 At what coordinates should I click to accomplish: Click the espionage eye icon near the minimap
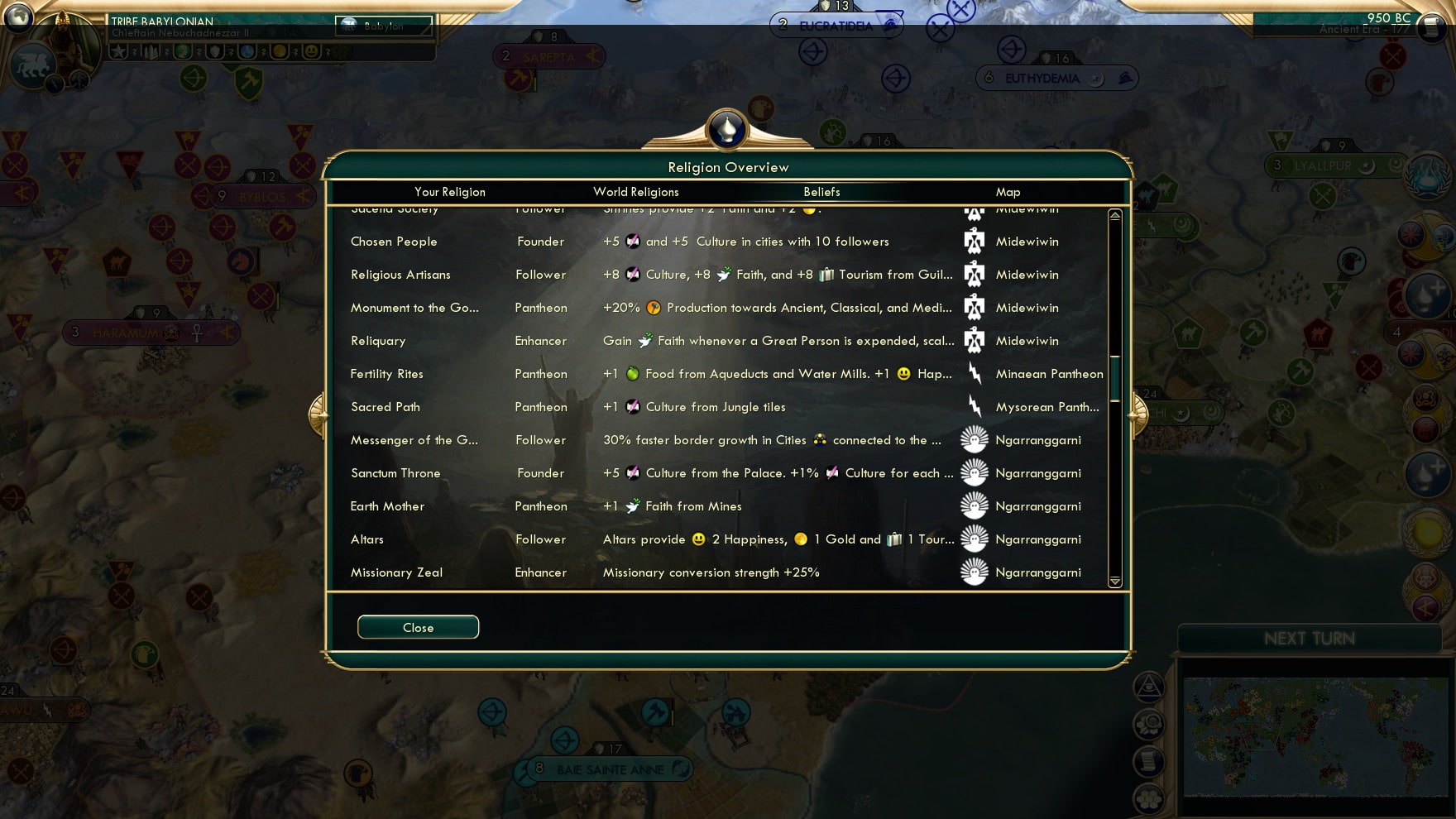coord(1150,687)
